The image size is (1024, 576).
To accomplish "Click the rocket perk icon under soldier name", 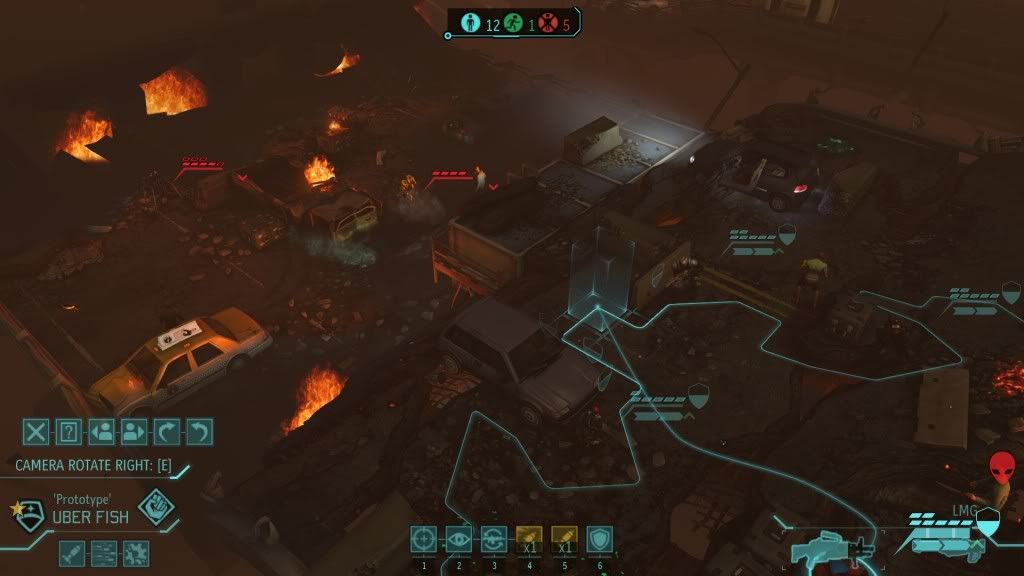I will (x=72, y=552).
